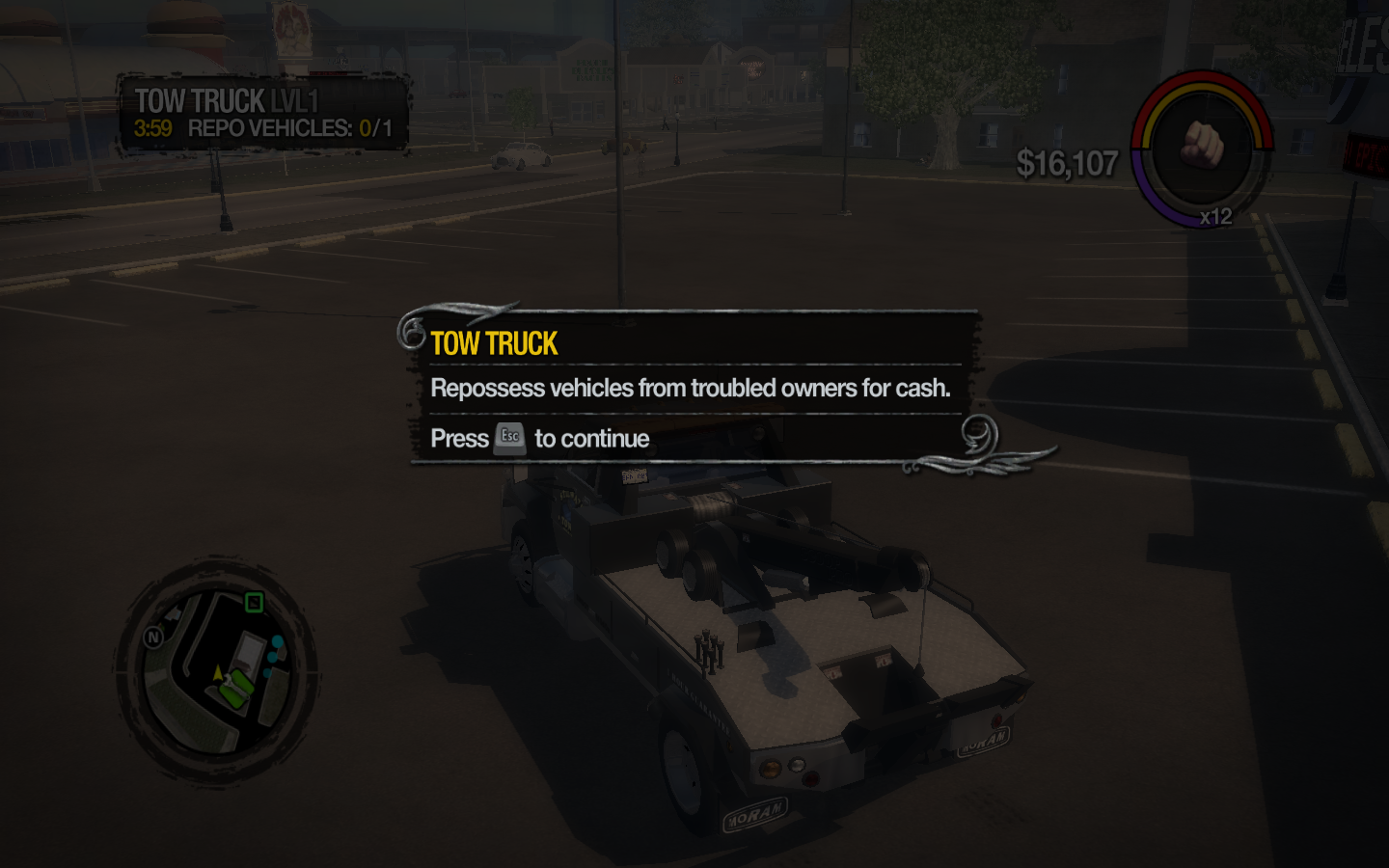Screen dimensions: 1389x868
Task: Select the fist weapon icon
Action: click(1202, 148)
